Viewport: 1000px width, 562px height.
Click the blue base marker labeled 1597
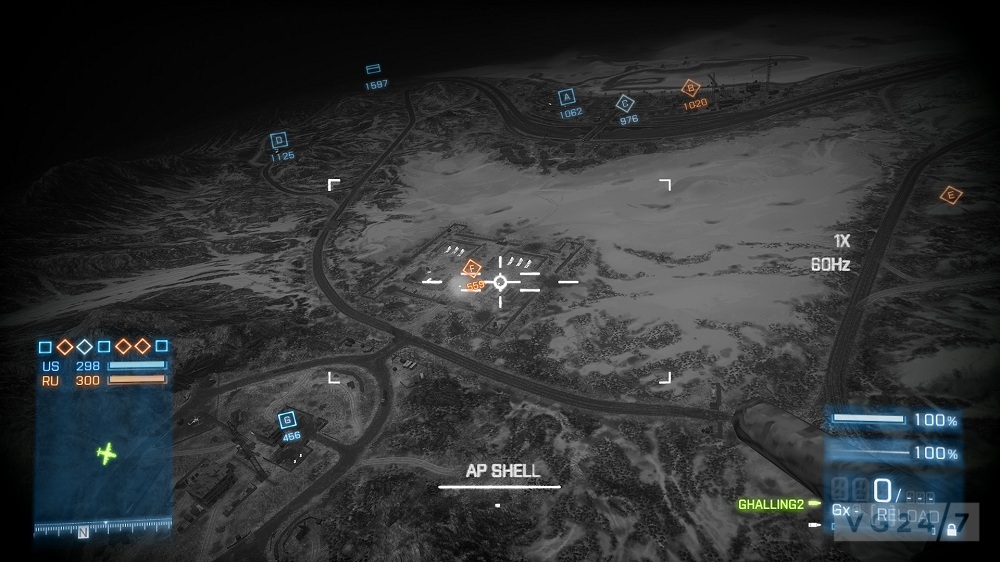pyautogui.click(x=374, y=69)
